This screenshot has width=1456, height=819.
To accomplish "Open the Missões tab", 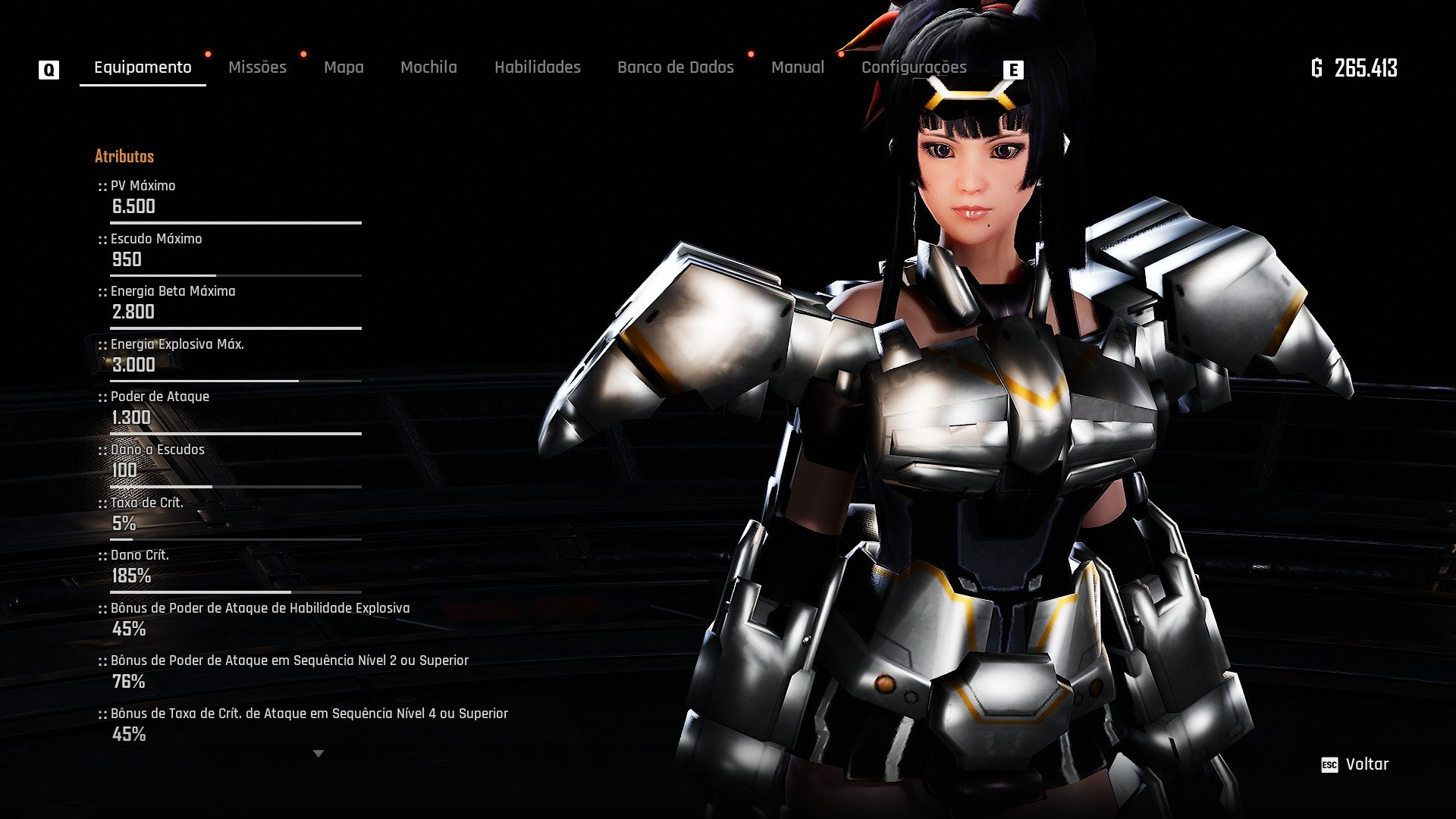I will pos(257,67).
